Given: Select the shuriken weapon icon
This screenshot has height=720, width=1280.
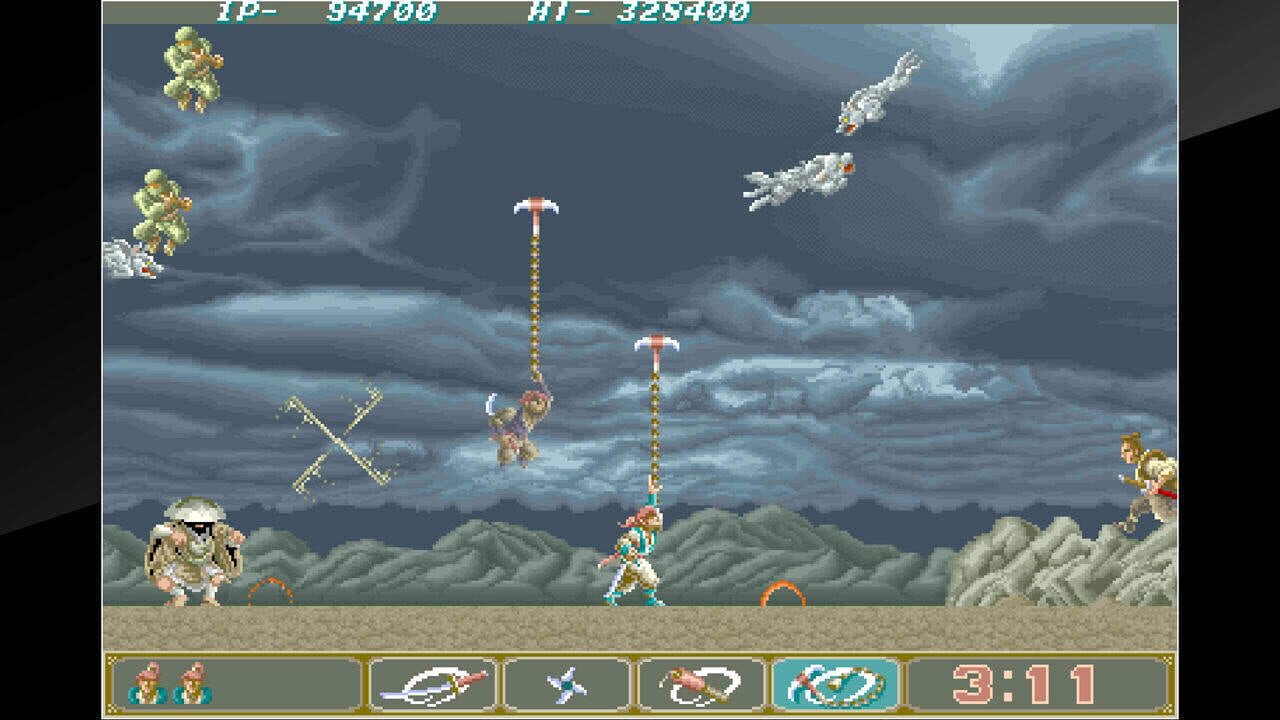Looking at the screenshot, I should tap(565, 684).
